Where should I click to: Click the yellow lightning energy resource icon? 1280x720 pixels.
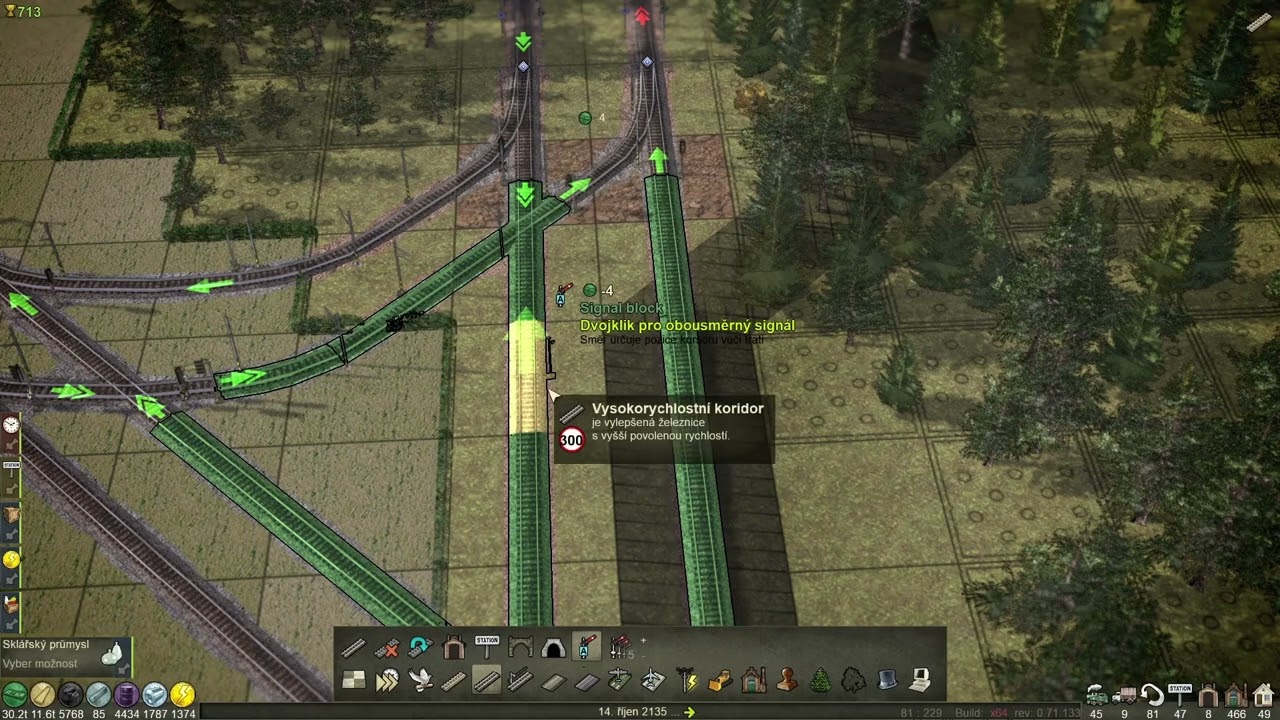pos(182,694)
